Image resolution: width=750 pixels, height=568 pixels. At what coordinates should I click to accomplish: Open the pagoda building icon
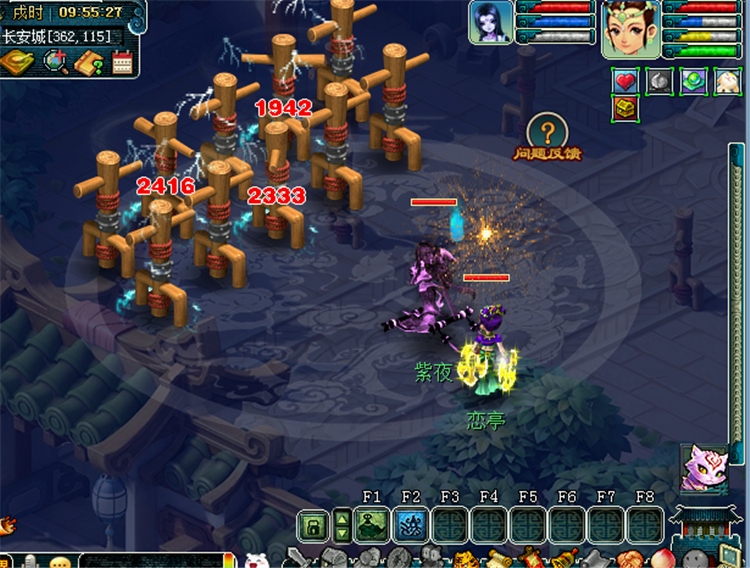706,529
